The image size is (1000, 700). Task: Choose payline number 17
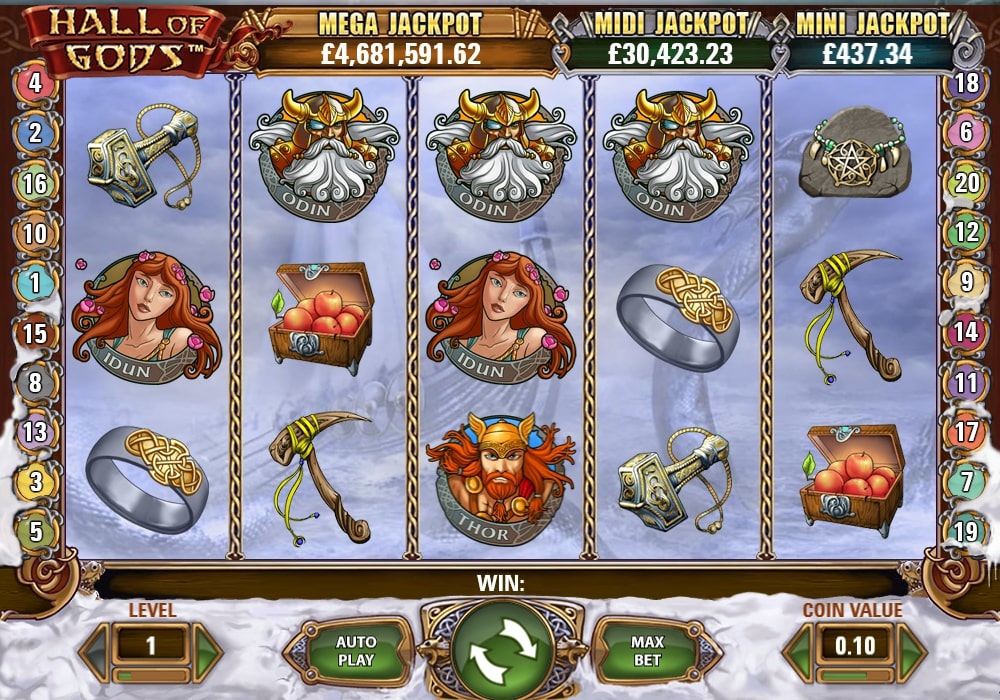tap(966, 432)
